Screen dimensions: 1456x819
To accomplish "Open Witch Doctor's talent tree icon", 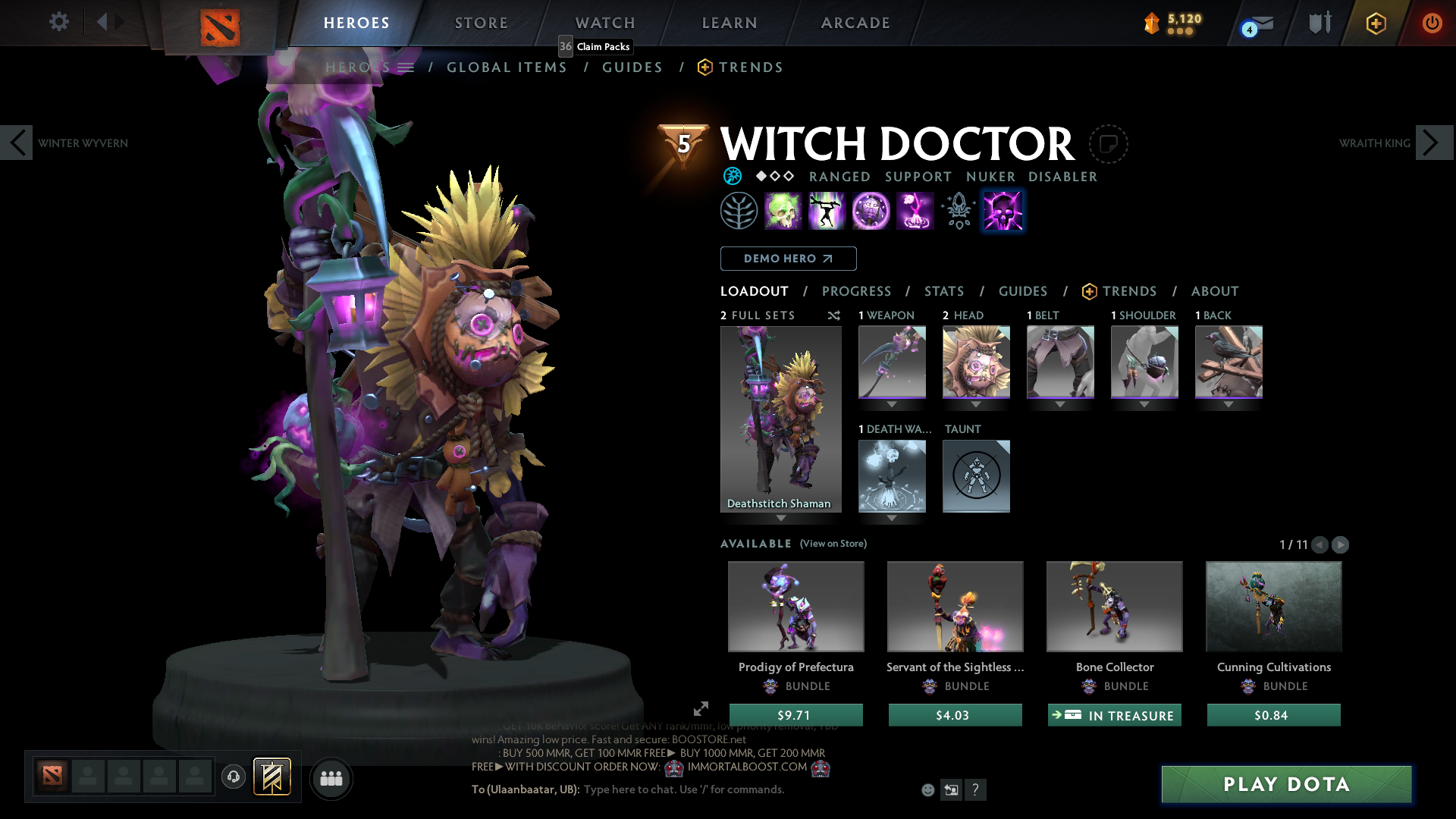I will [x=739, y=210].
